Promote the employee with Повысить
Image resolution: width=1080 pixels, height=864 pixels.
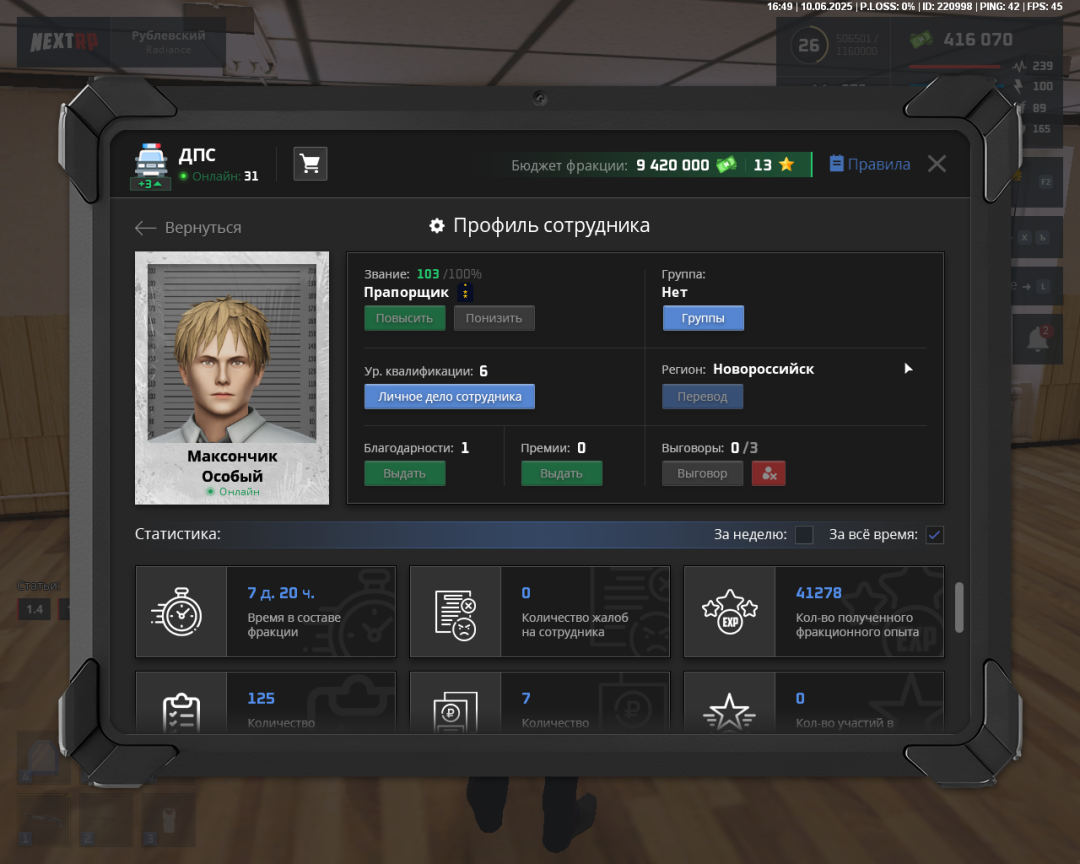coord(404,318)
